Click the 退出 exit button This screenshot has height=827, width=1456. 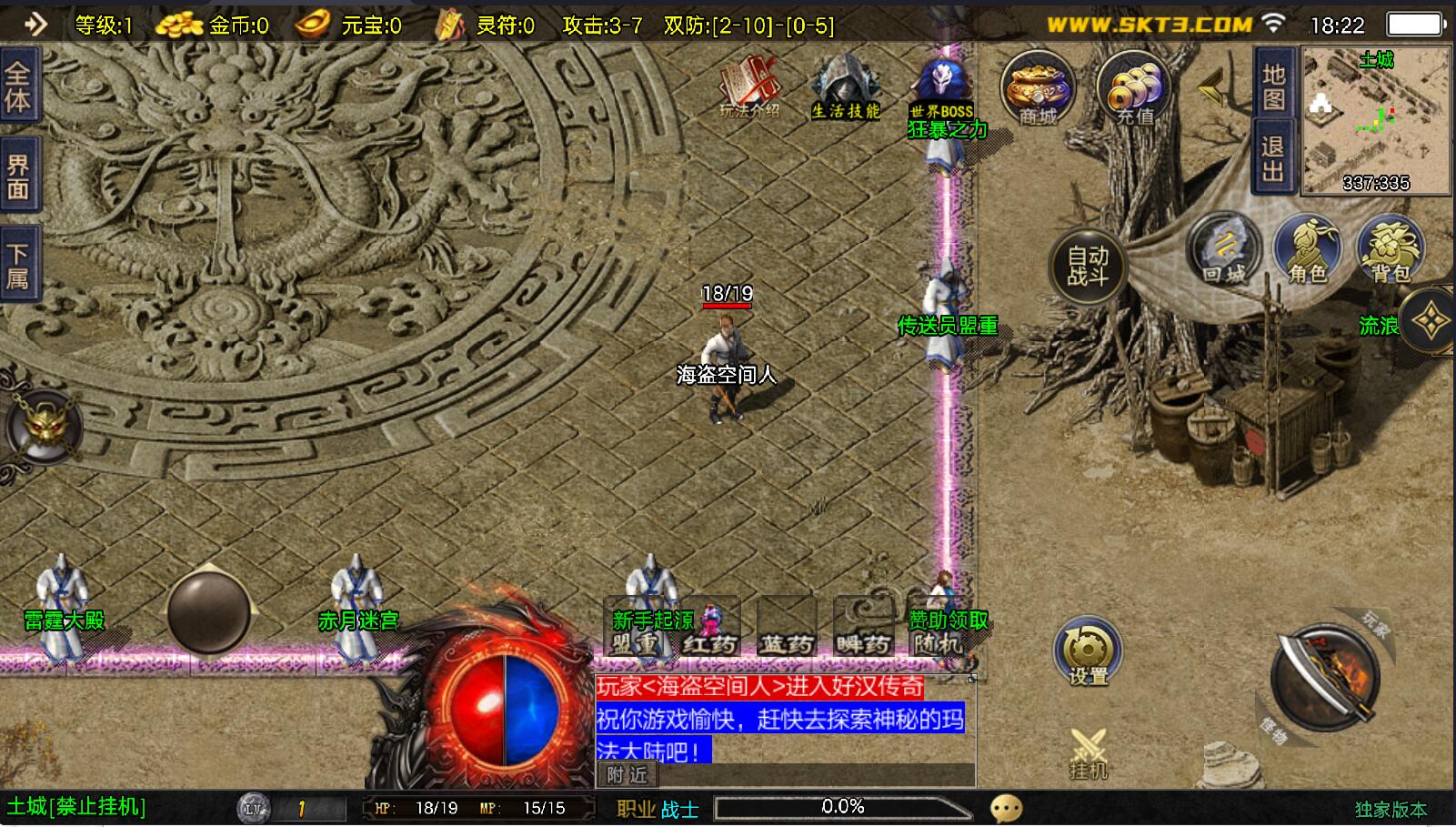[x=1273, y=159]
